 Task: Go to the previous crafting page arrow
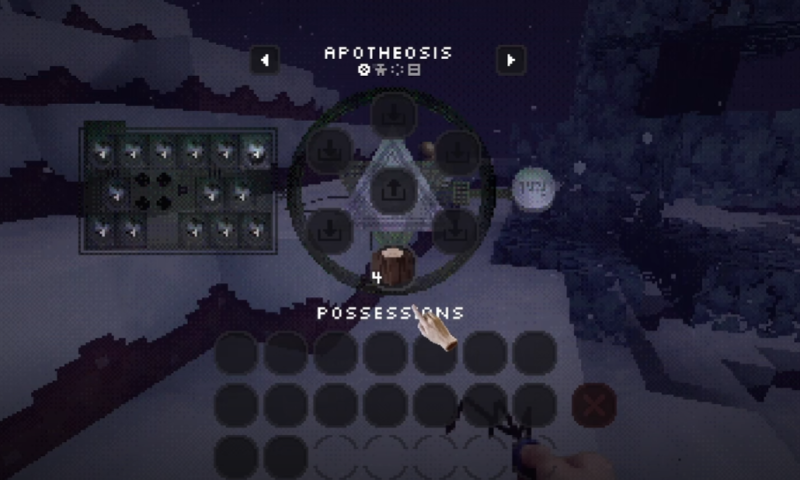coord(264,60)
